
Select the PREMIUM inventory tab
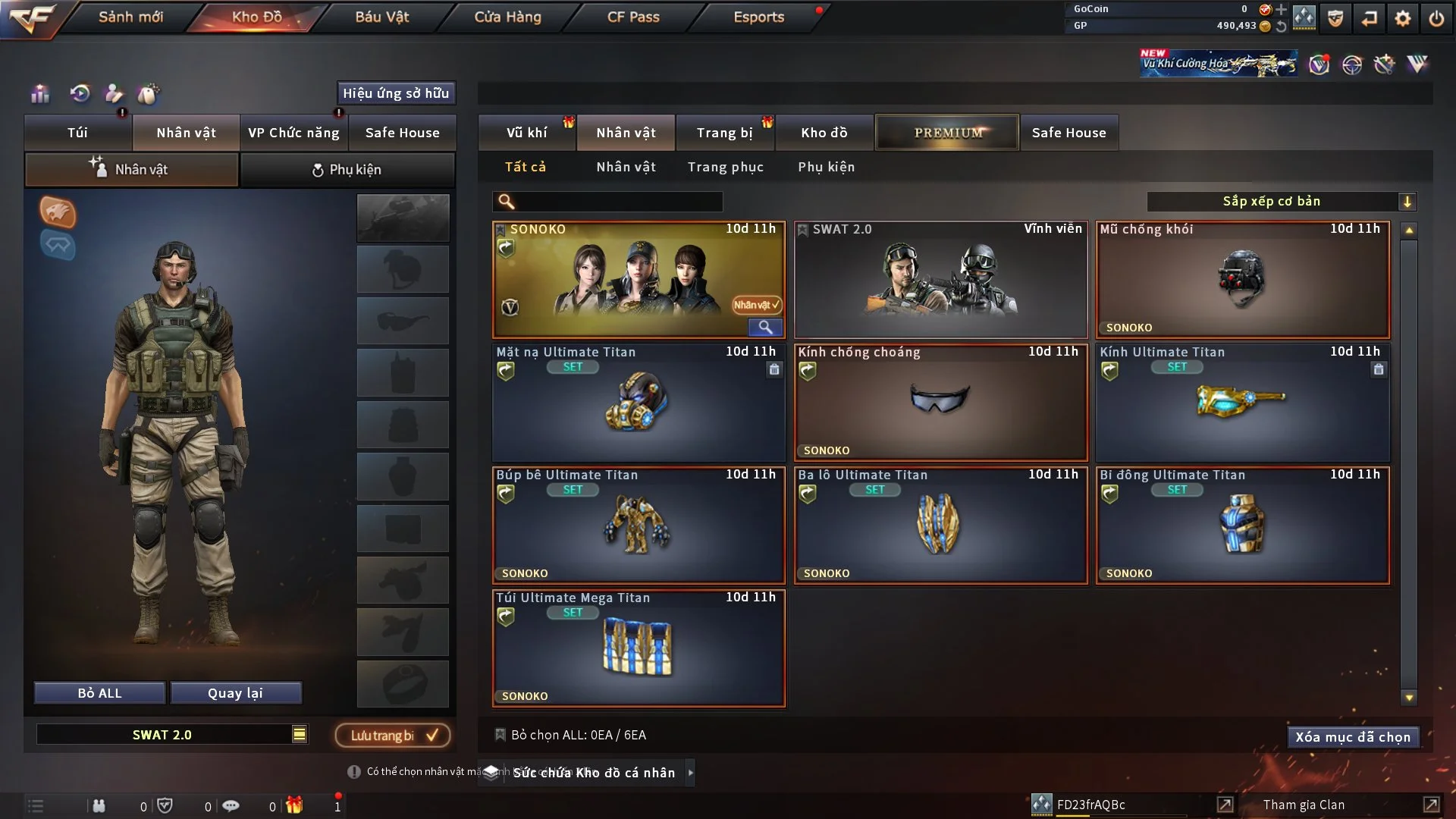click(x=947, y=133)
